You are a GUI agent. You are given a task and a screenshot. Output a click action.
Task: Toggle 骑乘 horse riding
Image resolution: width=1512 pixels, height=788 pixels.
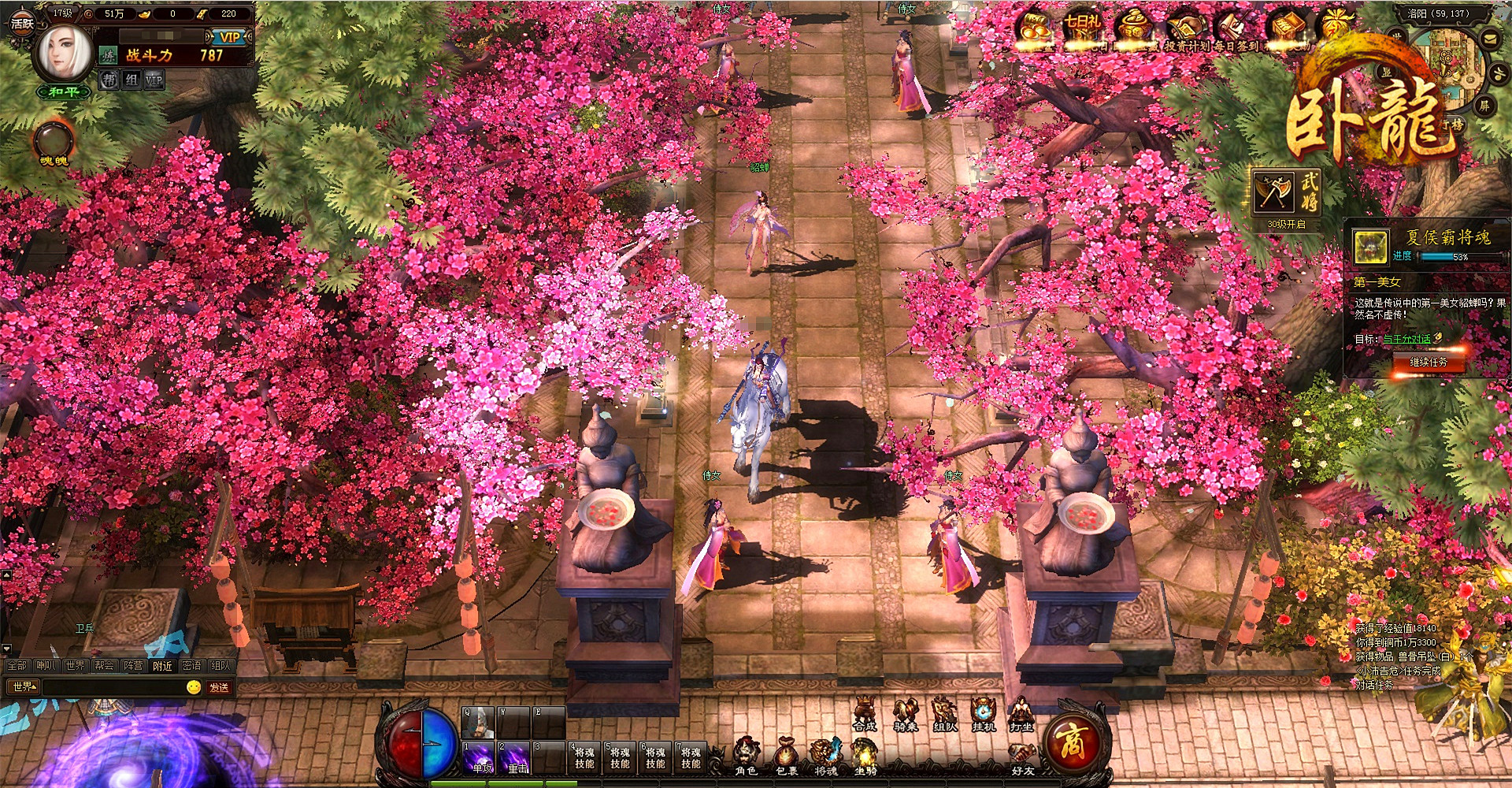(904, 714)
